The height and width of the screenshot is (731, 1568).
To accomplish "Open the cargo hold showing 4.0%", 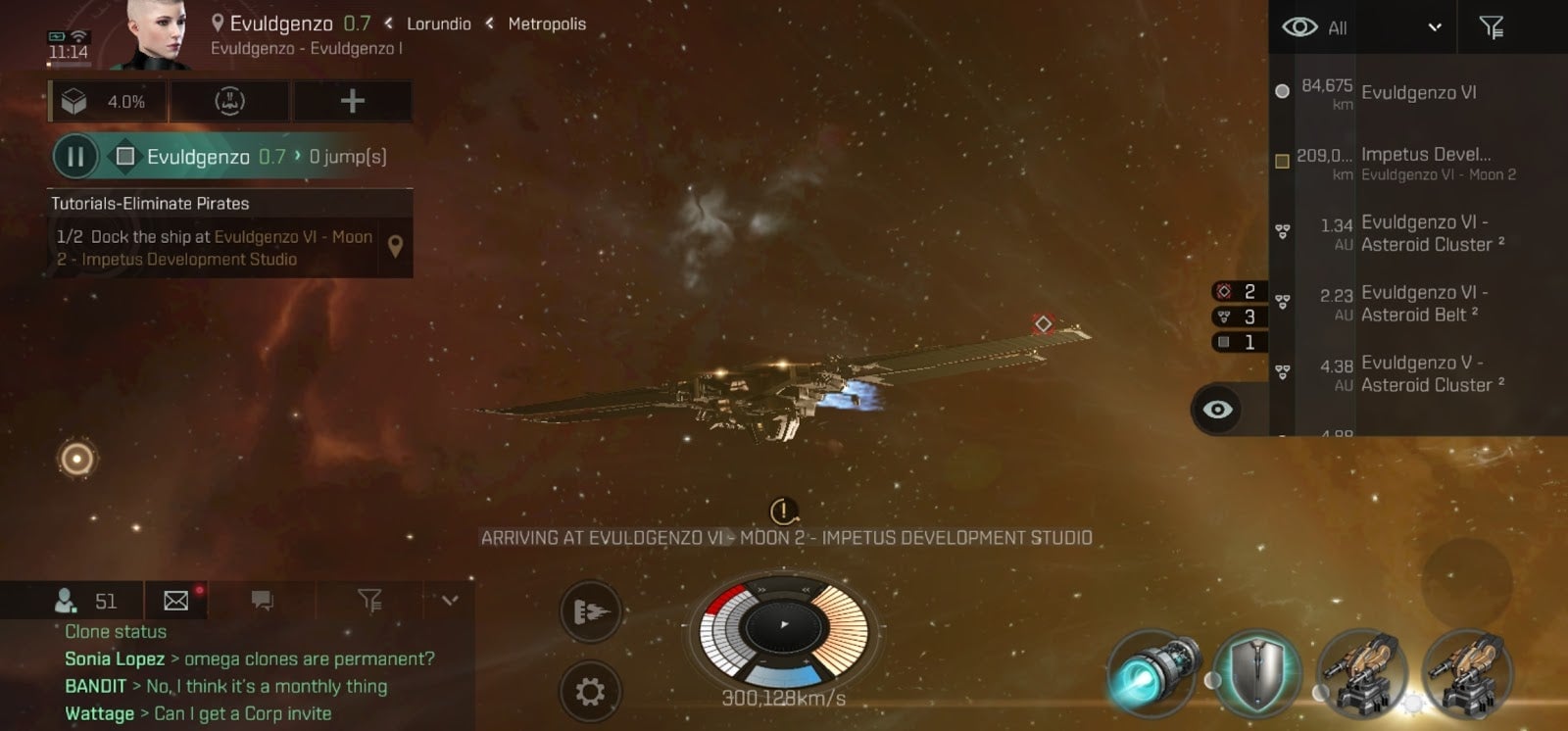I will coord(108,100).
